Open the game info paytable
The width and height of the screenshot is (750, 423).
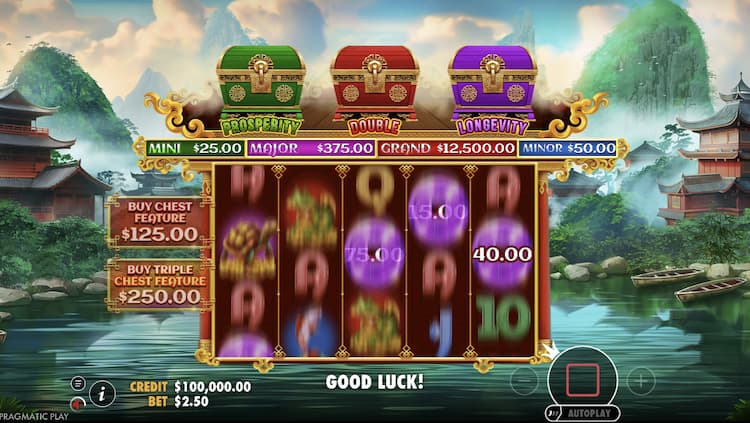point(102,393)
